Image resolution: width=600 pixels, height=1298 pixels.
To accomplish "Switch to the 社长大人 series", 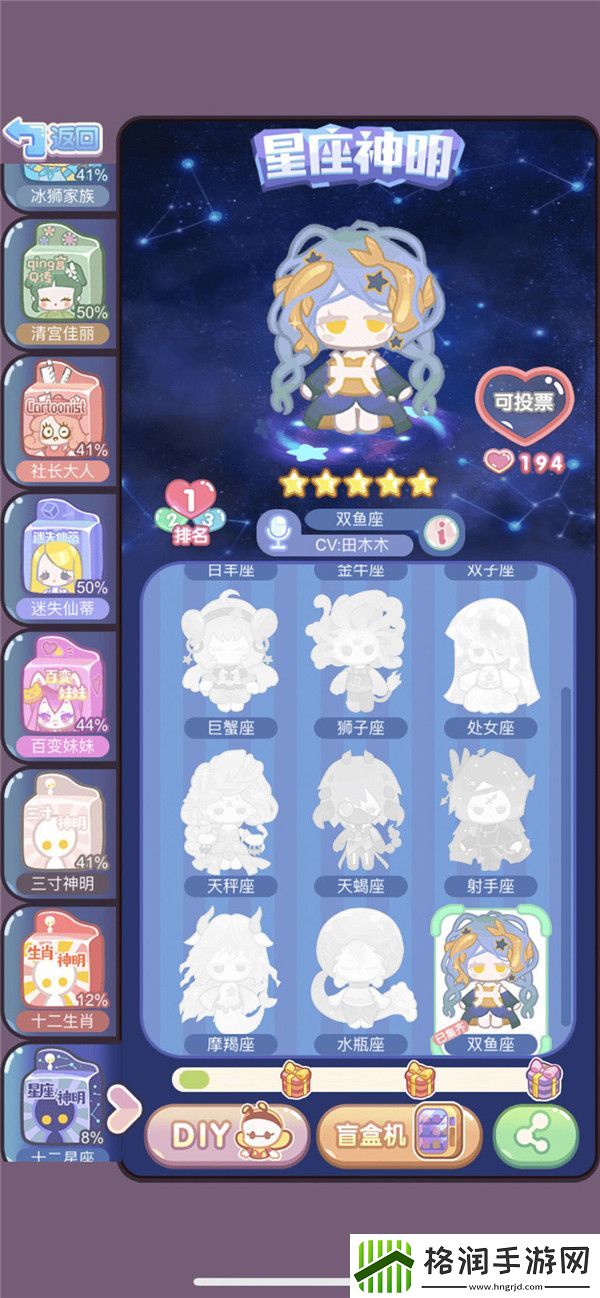I will (62, 421).
